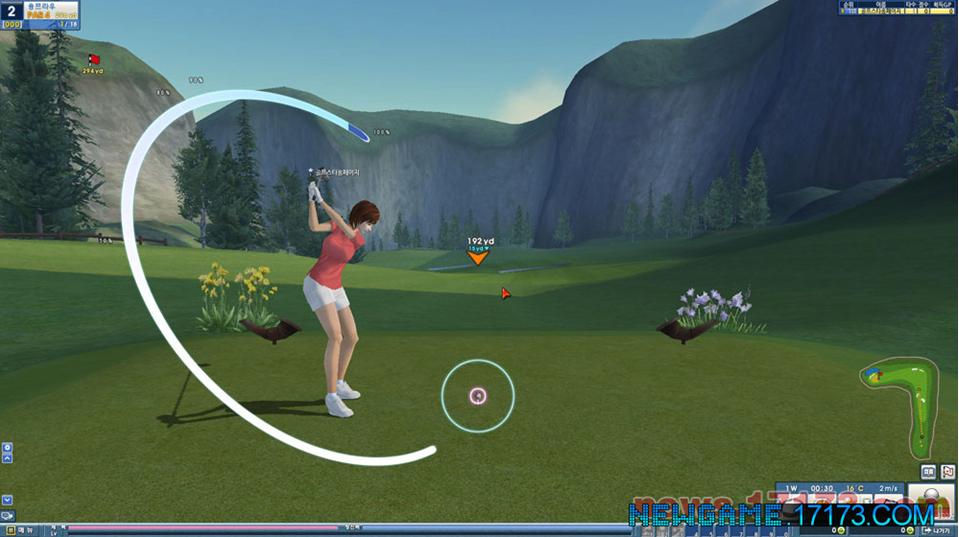Click the orange 192 yd aim marker

click(479, 257)
